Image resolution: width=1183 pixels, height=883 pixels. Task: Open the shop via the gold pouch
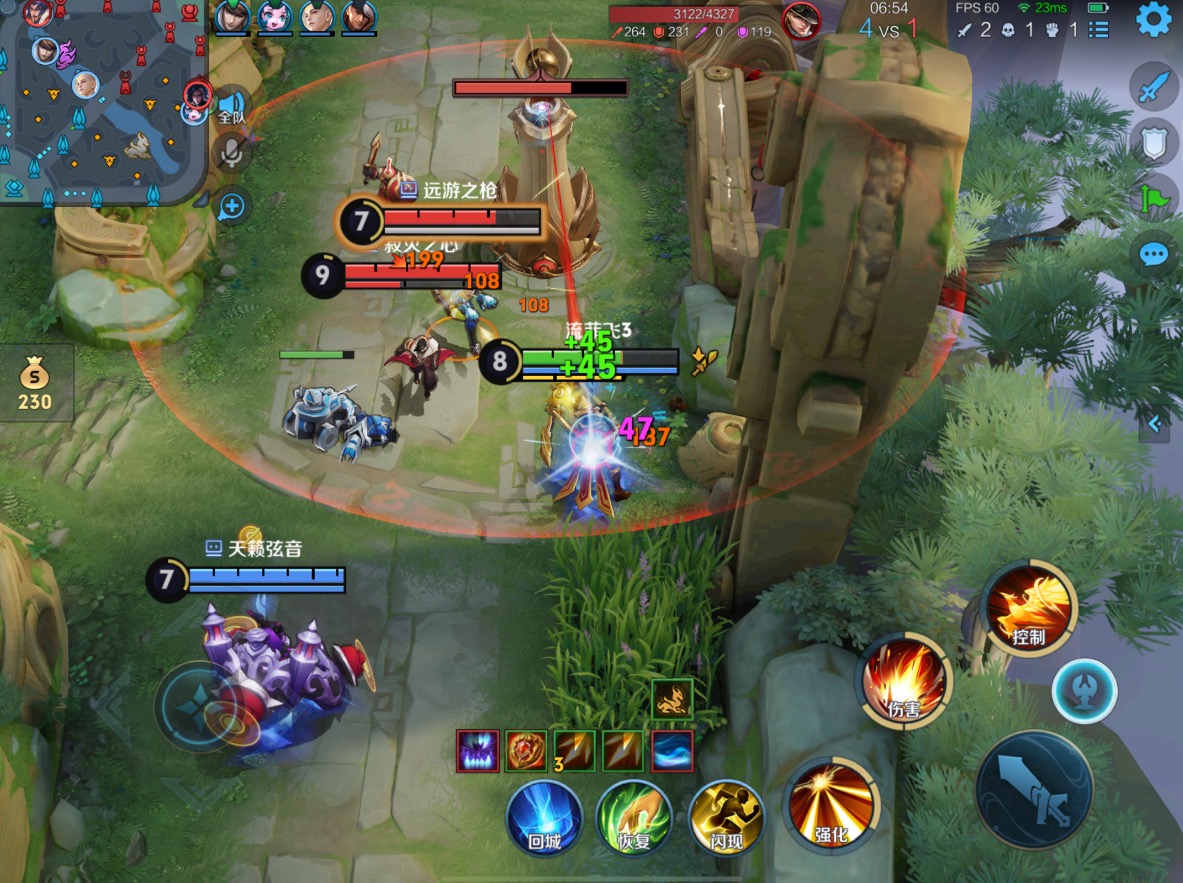click(35, 385)
